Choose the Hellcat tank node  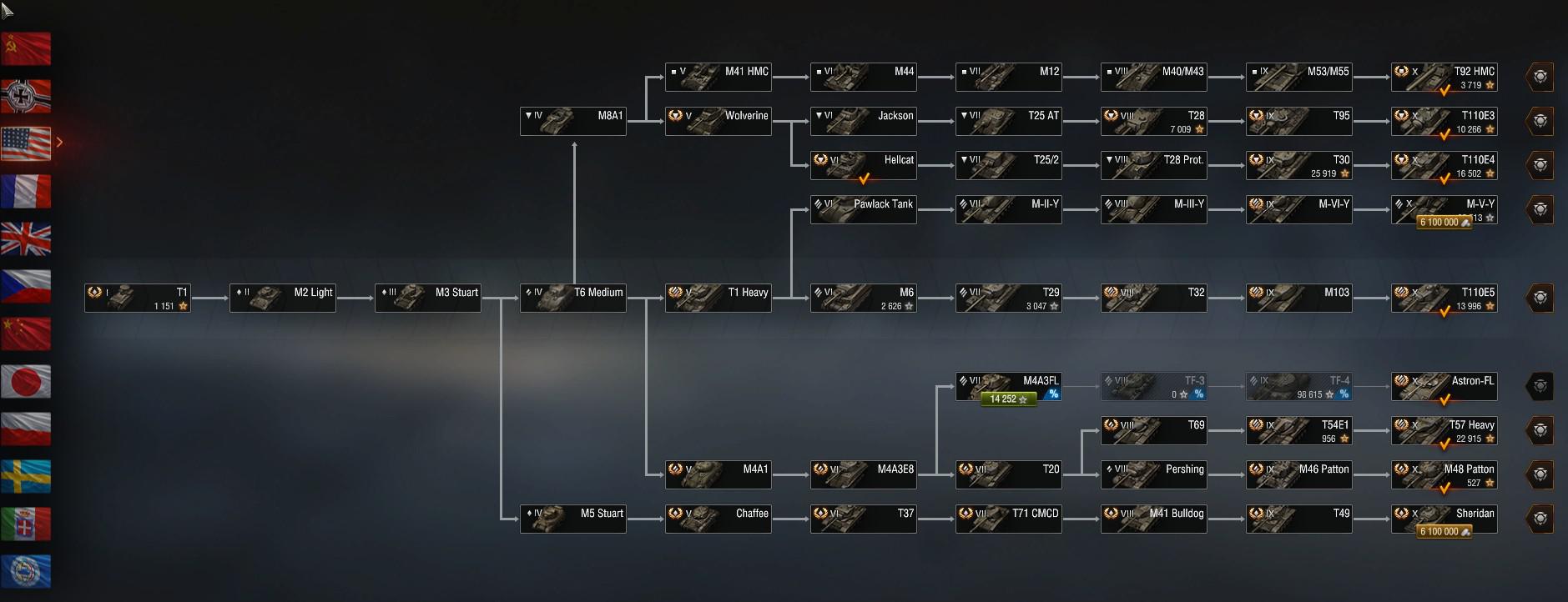click(x=864, y=166)
